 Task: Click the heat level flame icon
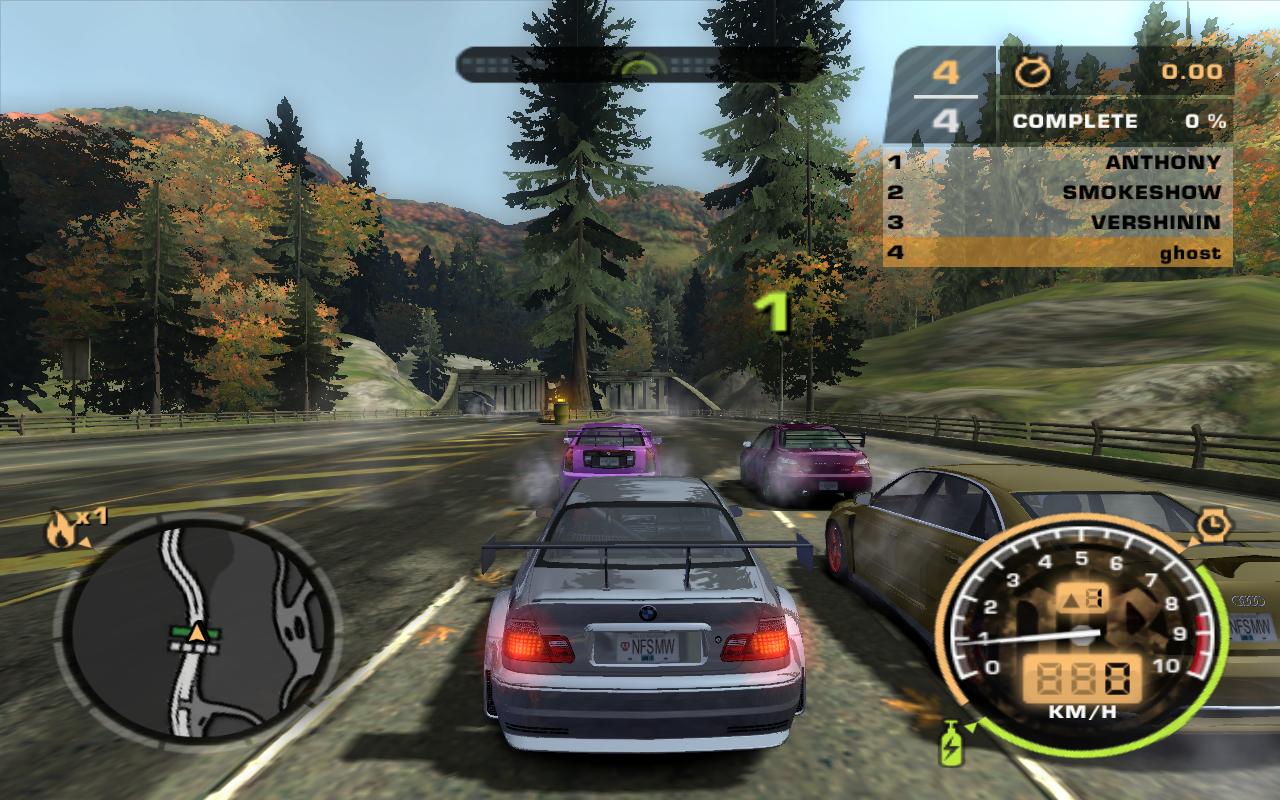click(61, 530)
